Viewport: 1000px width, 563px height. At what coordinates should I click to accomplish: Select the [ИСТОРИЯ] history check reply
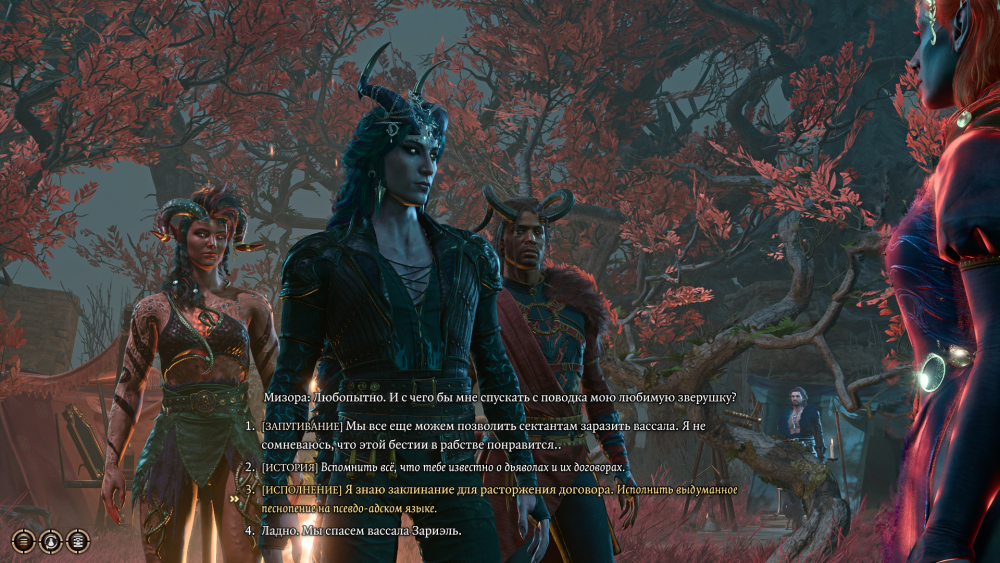pyautogui.click(x=442, y=467)
